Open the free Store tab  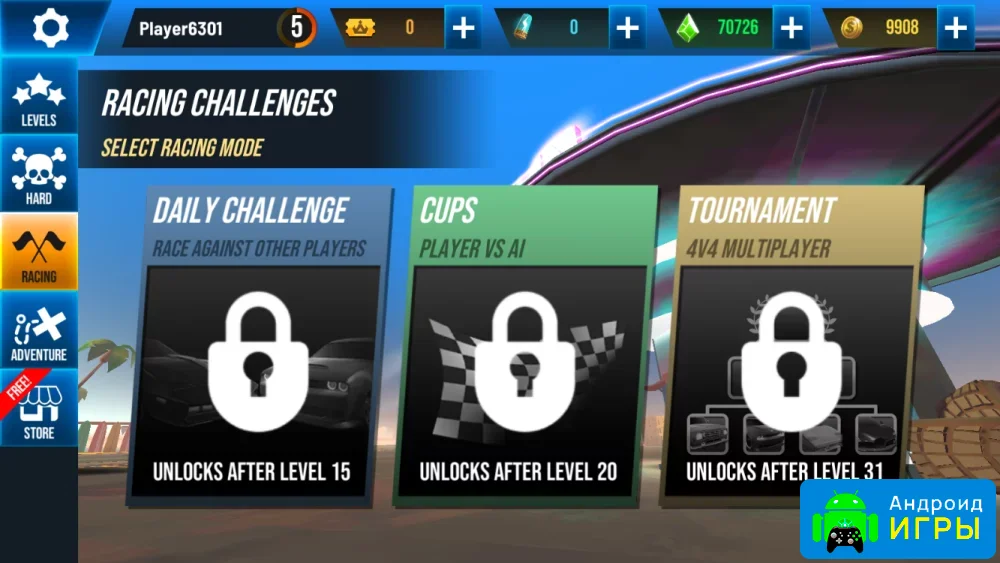pos(39,409)
